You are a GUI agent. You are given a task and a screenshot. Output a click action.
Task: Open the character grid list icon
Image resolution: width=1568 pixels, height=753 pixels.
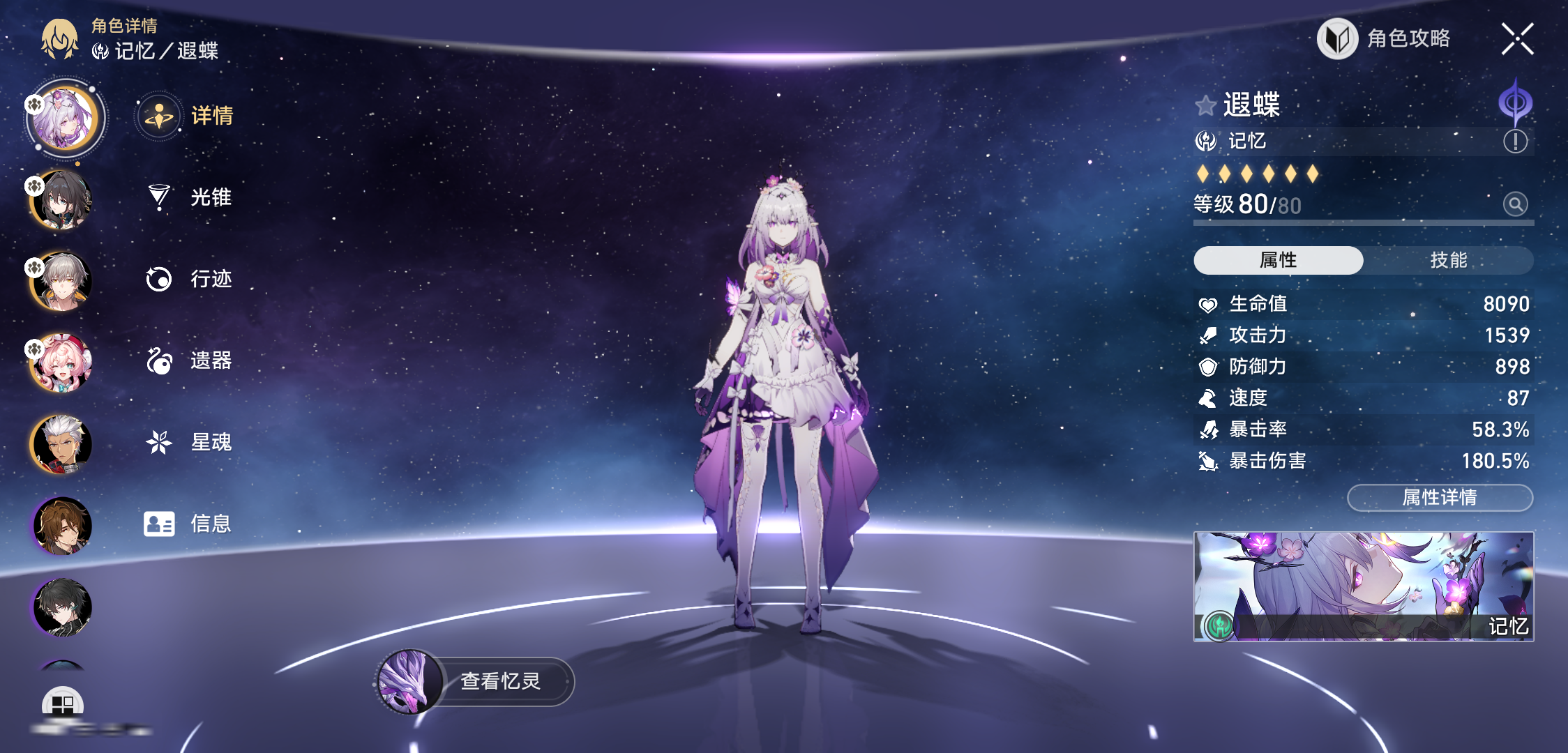pyautogui.click(x=63, y=704)
